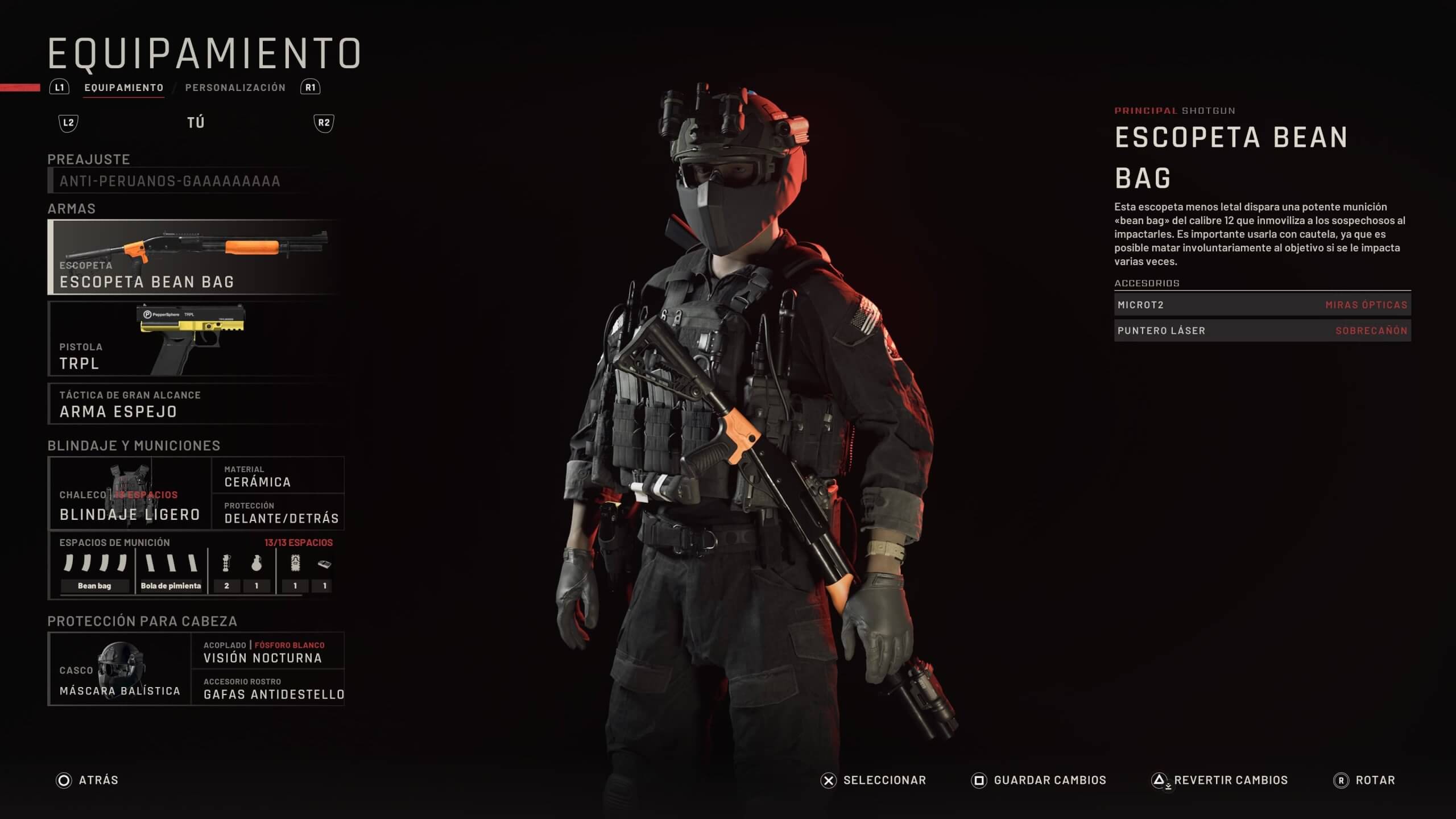This screenshot has height=819, width=1456.
Task: Open the Máscara Balística helmet slot
Action: pyautogui.click(x=120, y=669)
